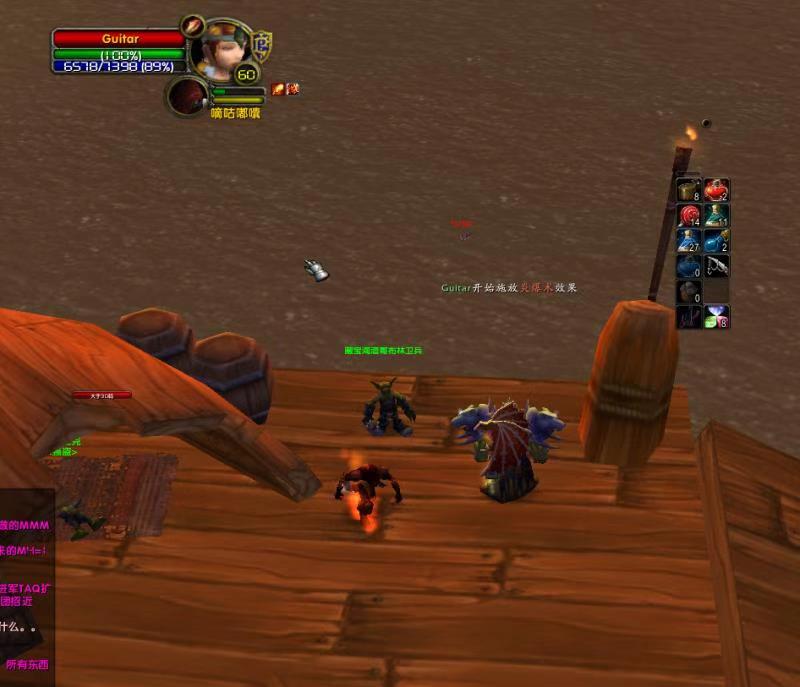Use the bandage stack showing 8
The width and height of the screenshot is (800, 687).
[689, 190]
